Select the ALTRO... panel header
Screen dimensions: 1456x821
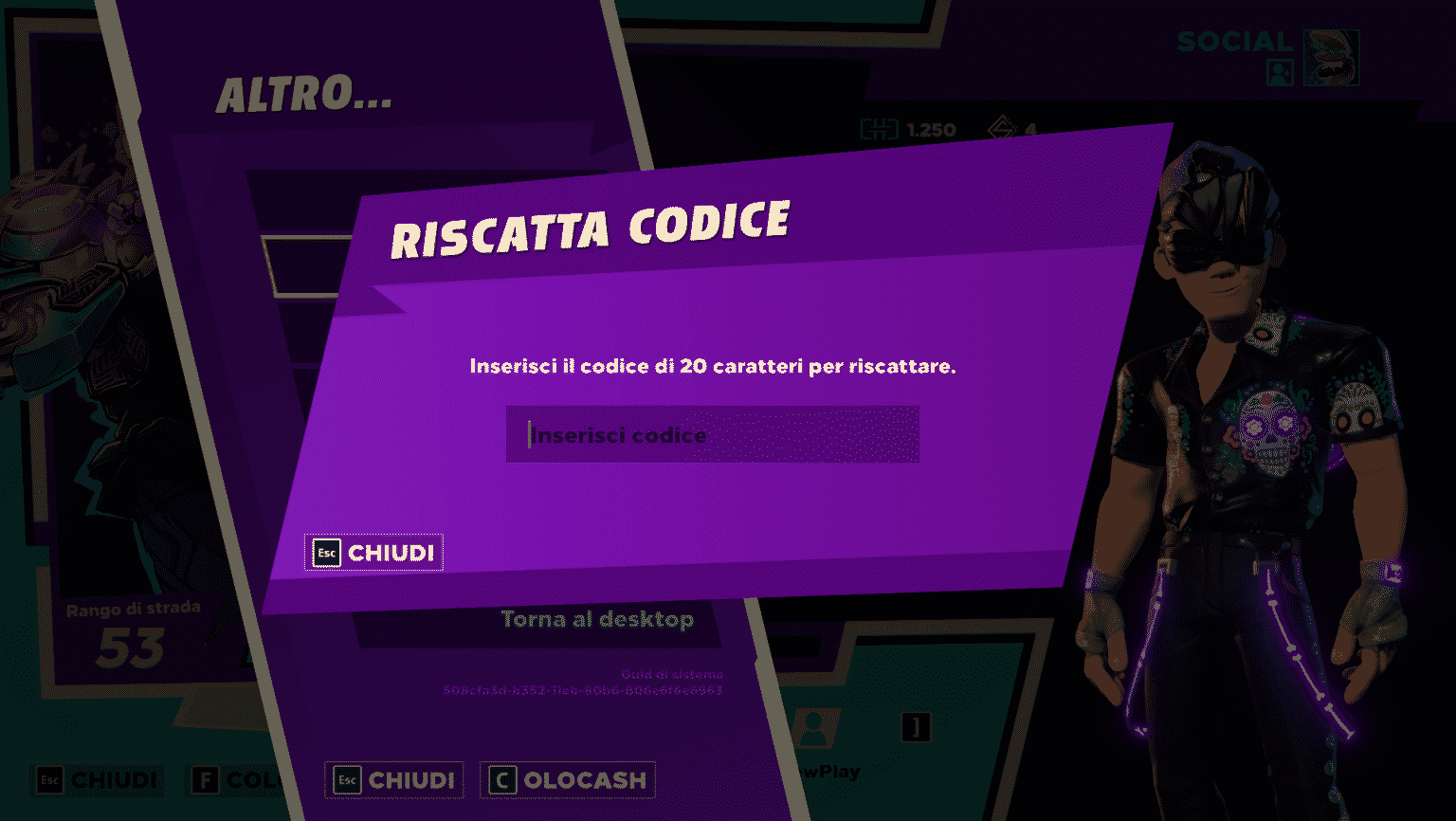[x=304, y=94]
